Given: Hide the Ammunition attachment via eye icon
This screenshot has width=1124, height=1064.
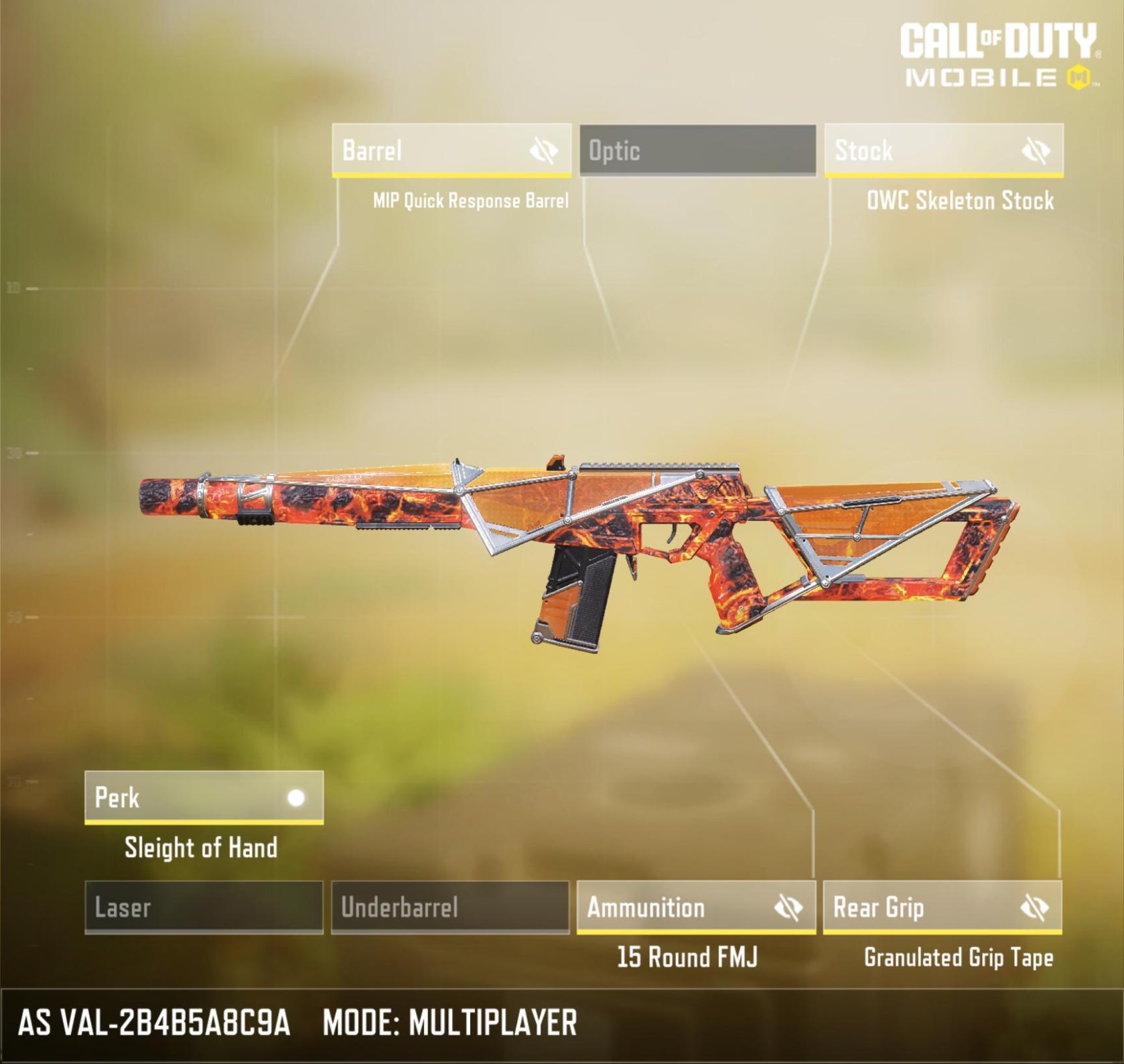Looking at the screenshot, I should [788, 908].
